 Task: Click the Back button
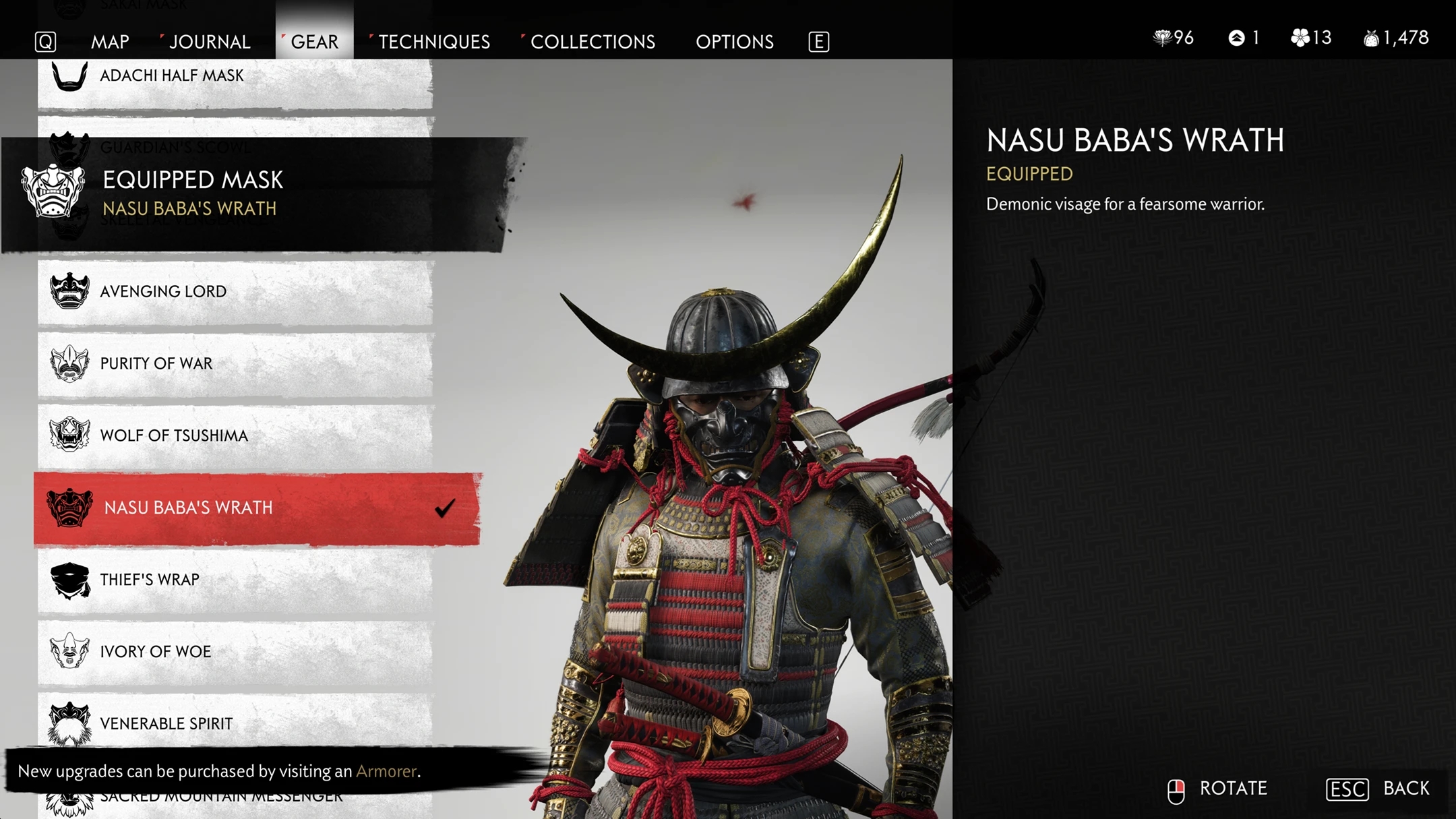tap(1378, 789)
